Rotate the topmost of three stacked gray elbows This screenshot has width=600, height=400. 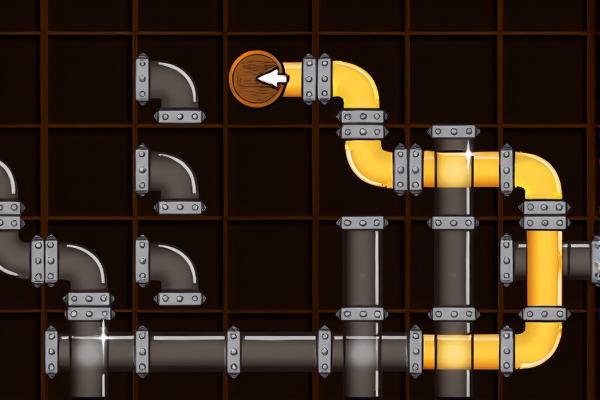[x=167, y=88]
